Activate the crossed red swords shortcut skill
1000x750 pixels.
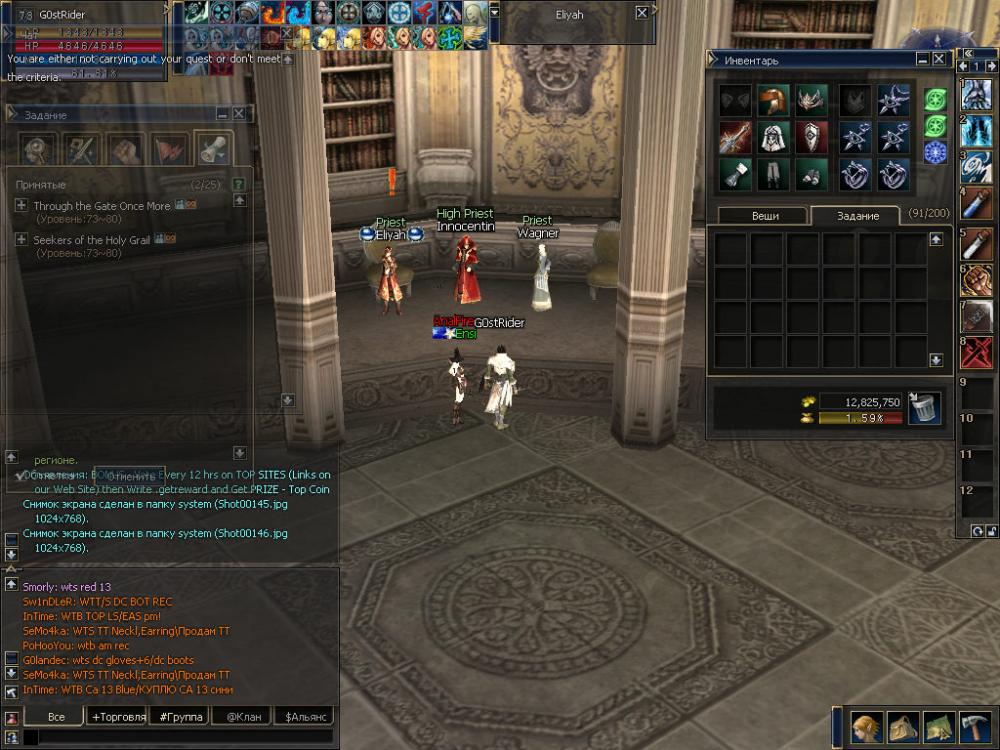coord(977,352)
